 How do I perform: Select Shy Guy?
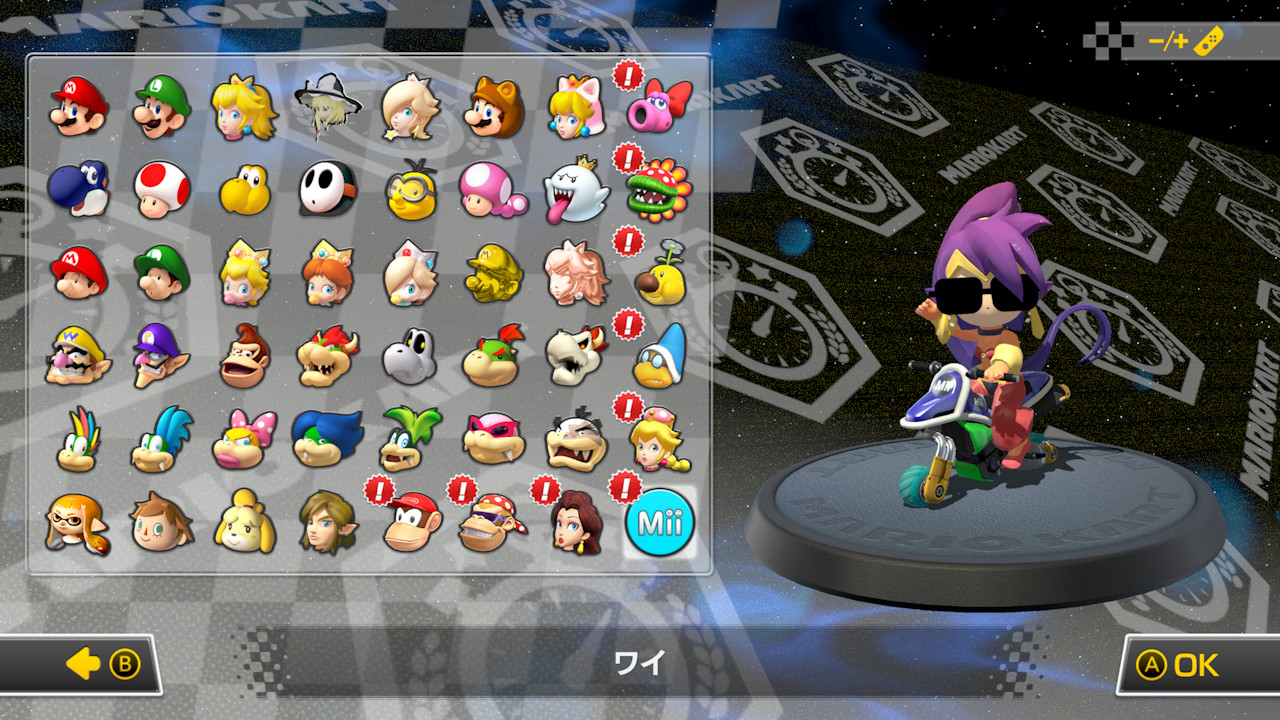pyautogui.click(x=323, y=190)
